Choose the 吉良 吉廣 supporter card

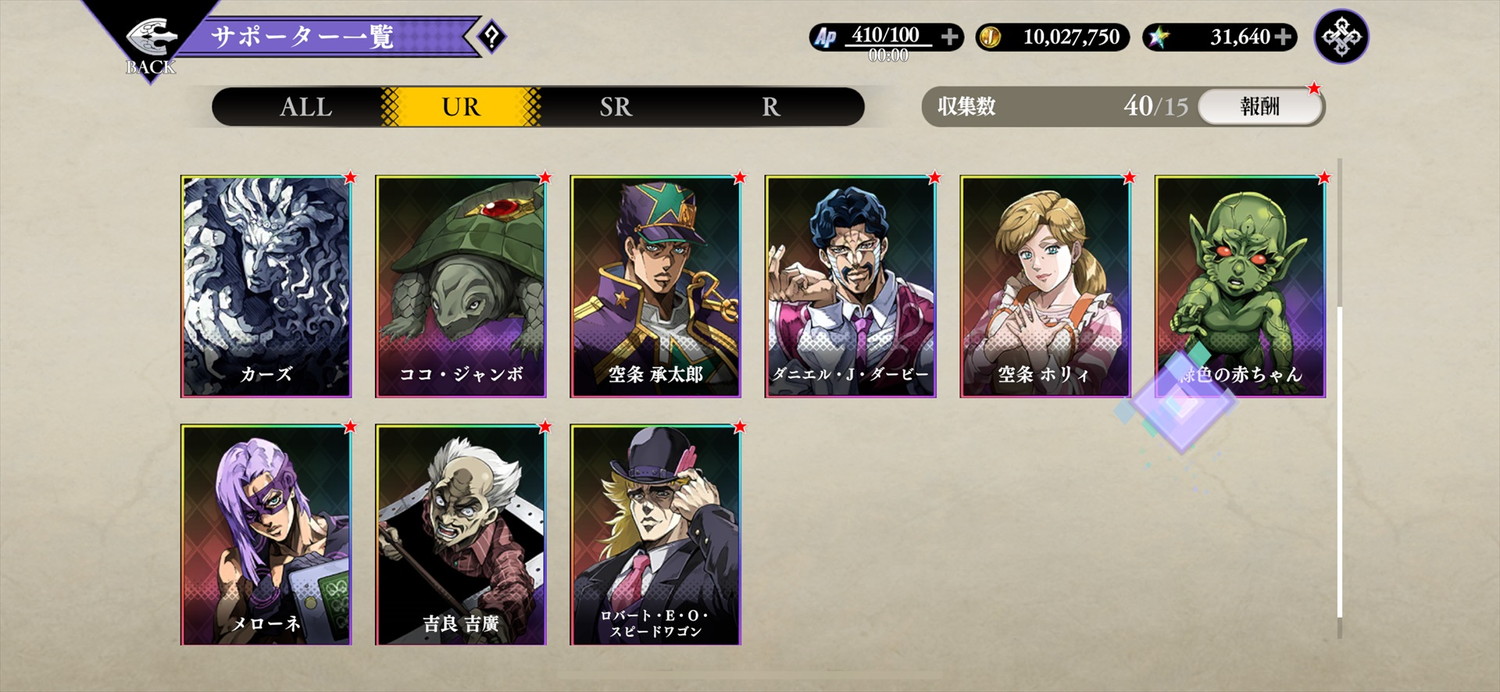coord(461,534)
